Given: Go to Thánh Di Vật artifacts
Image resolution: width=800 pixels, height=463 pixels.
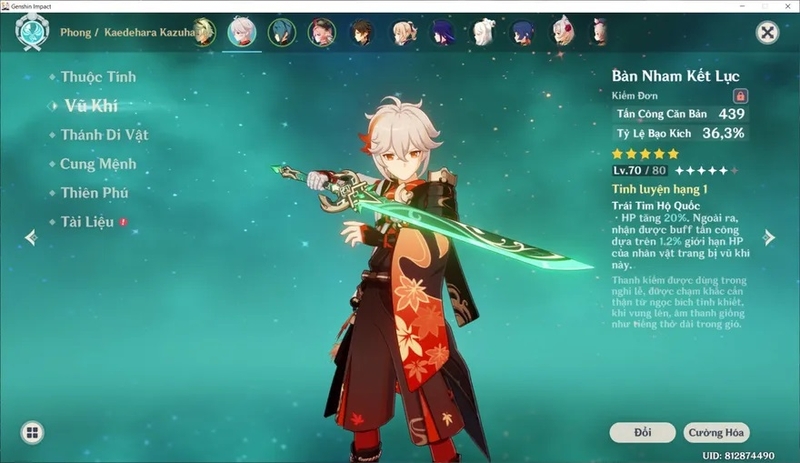Looking at the screenshot, I should tap(105, 134).
